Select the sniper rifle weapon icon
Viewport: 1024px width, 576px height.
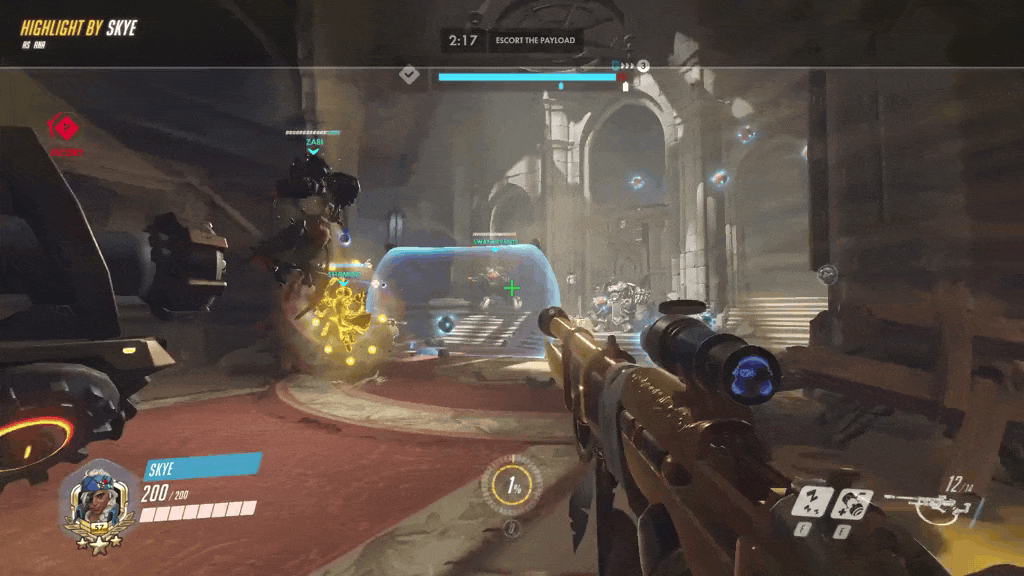pos(926,503)
